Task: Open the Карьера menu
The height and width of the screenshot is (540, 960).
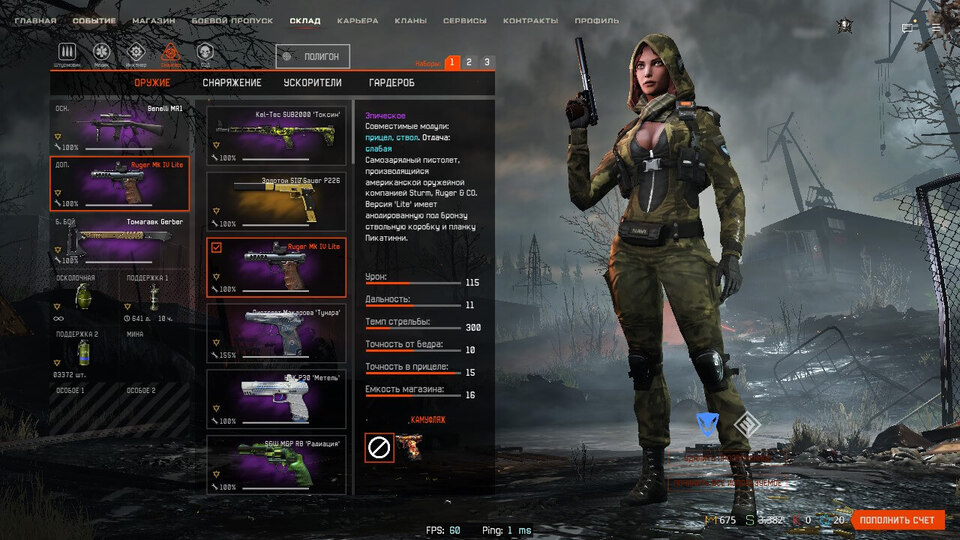Action: pyautogui.click(x=357, y=20)
